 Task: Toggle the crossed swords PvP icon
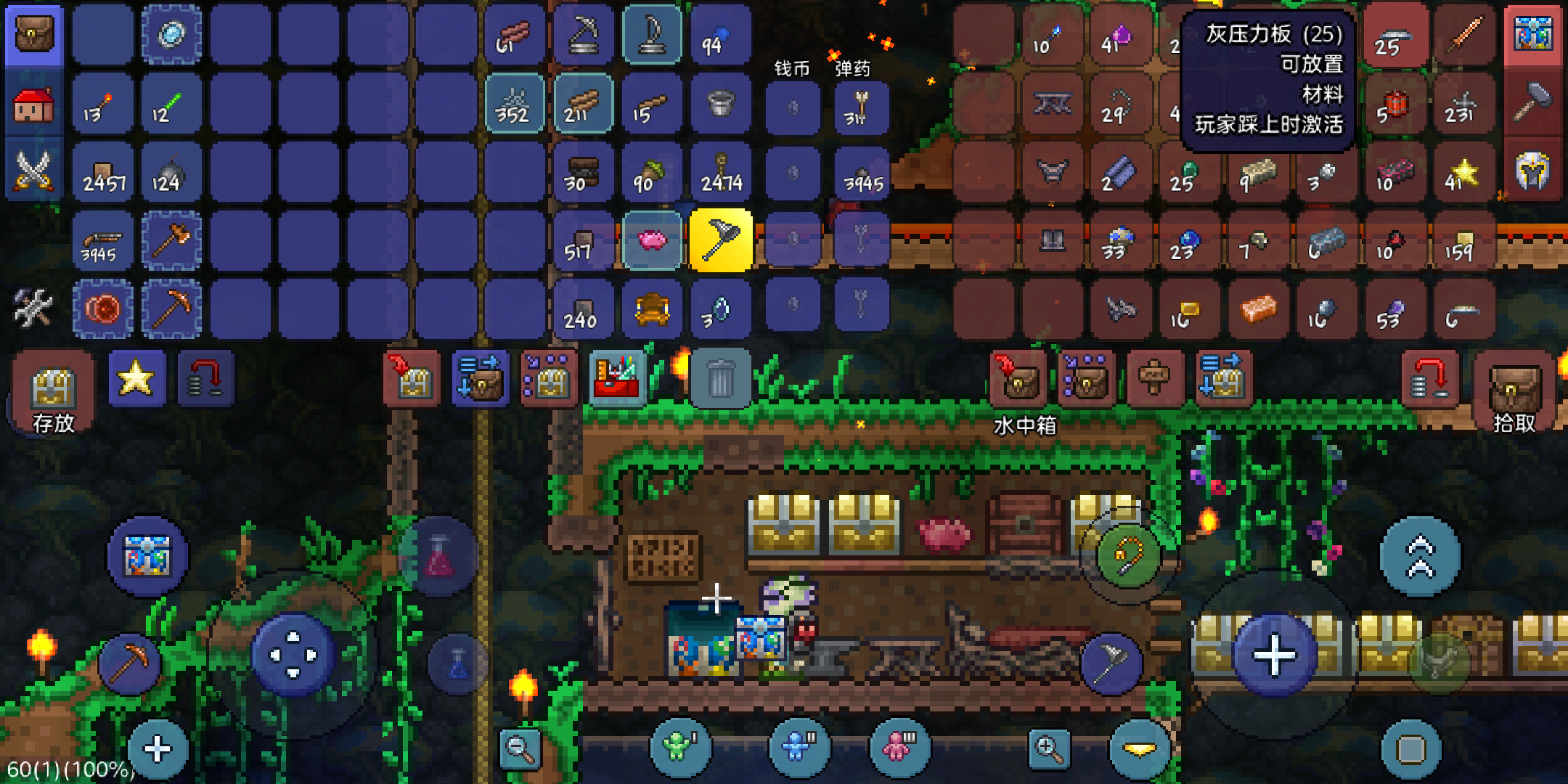pos(33,171)
